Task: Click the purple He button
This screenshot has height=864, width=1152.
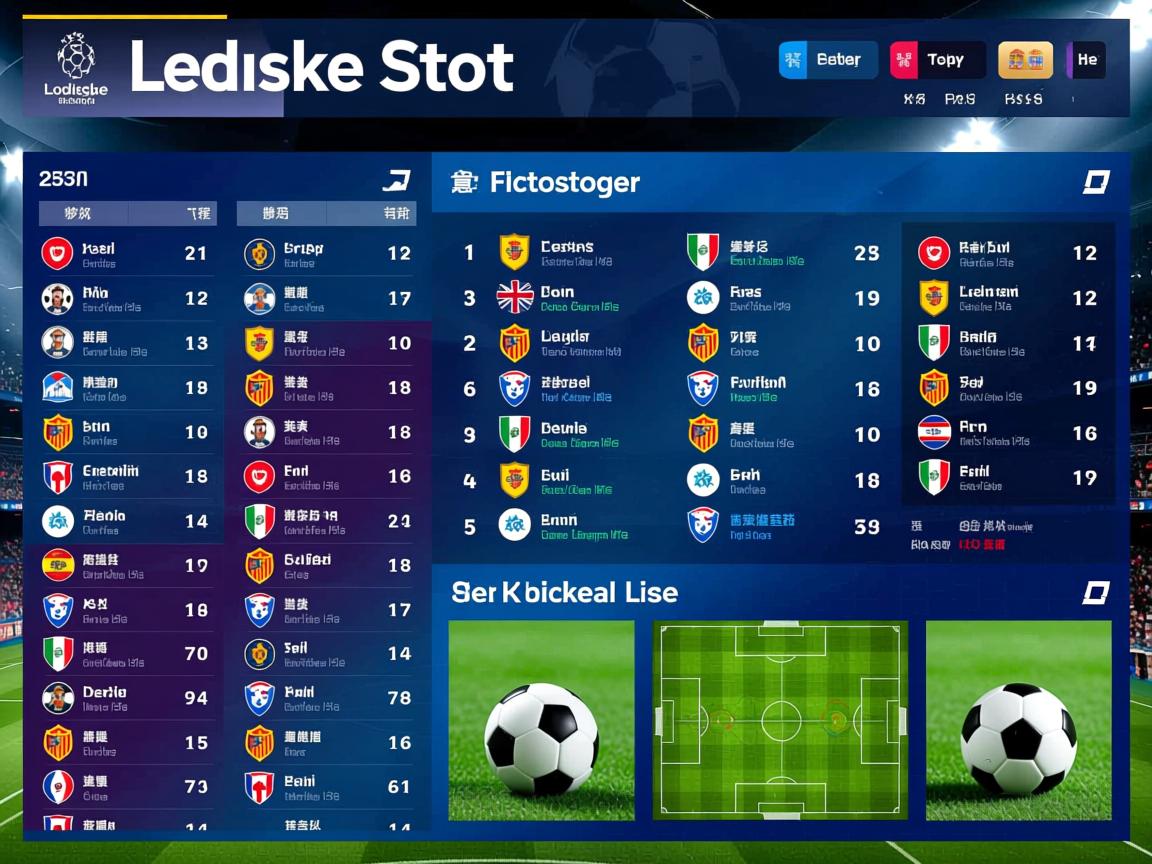Action: coord(1086,60)
